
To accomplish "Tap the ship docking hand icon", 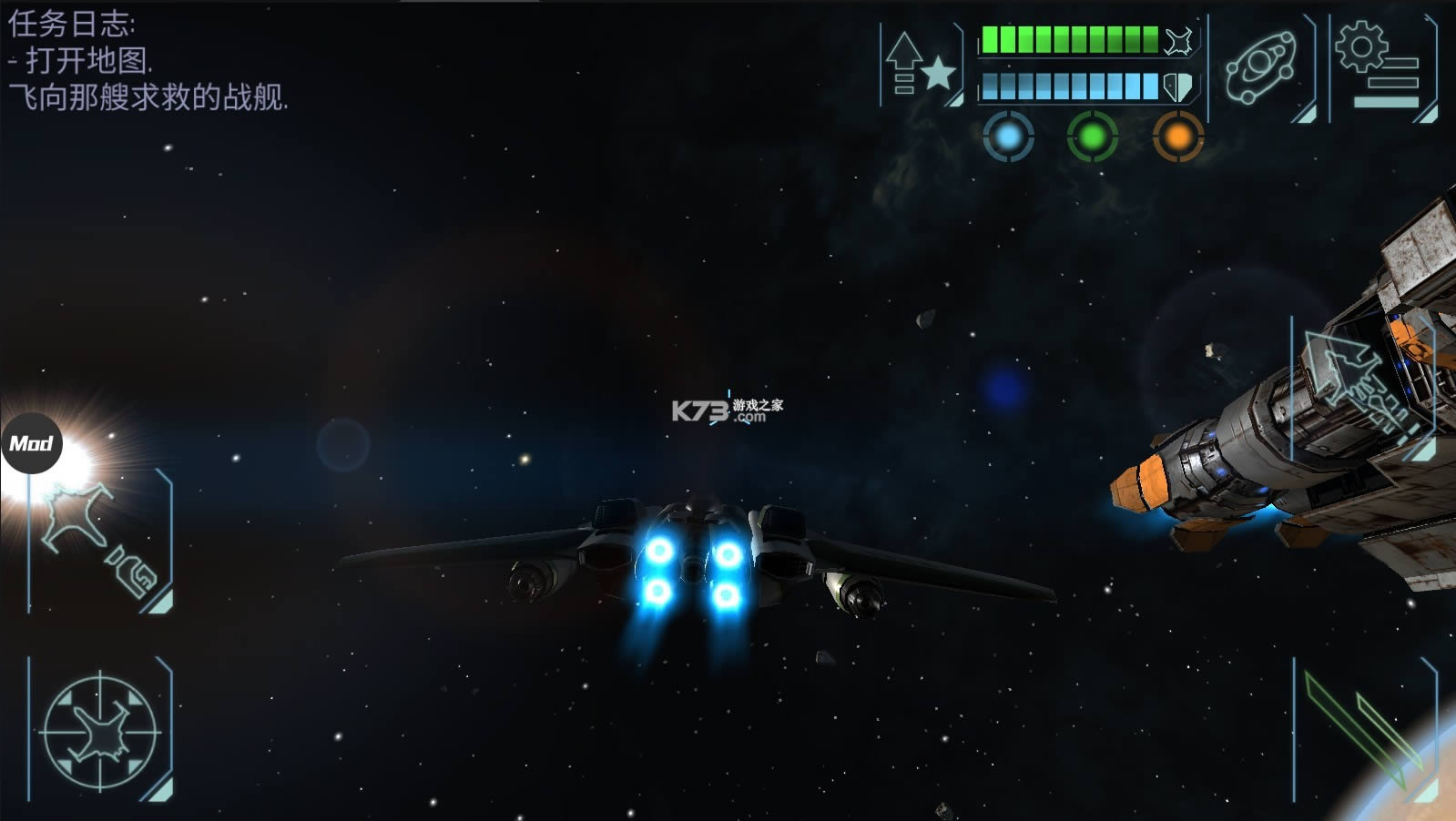I will click(100, 541).
